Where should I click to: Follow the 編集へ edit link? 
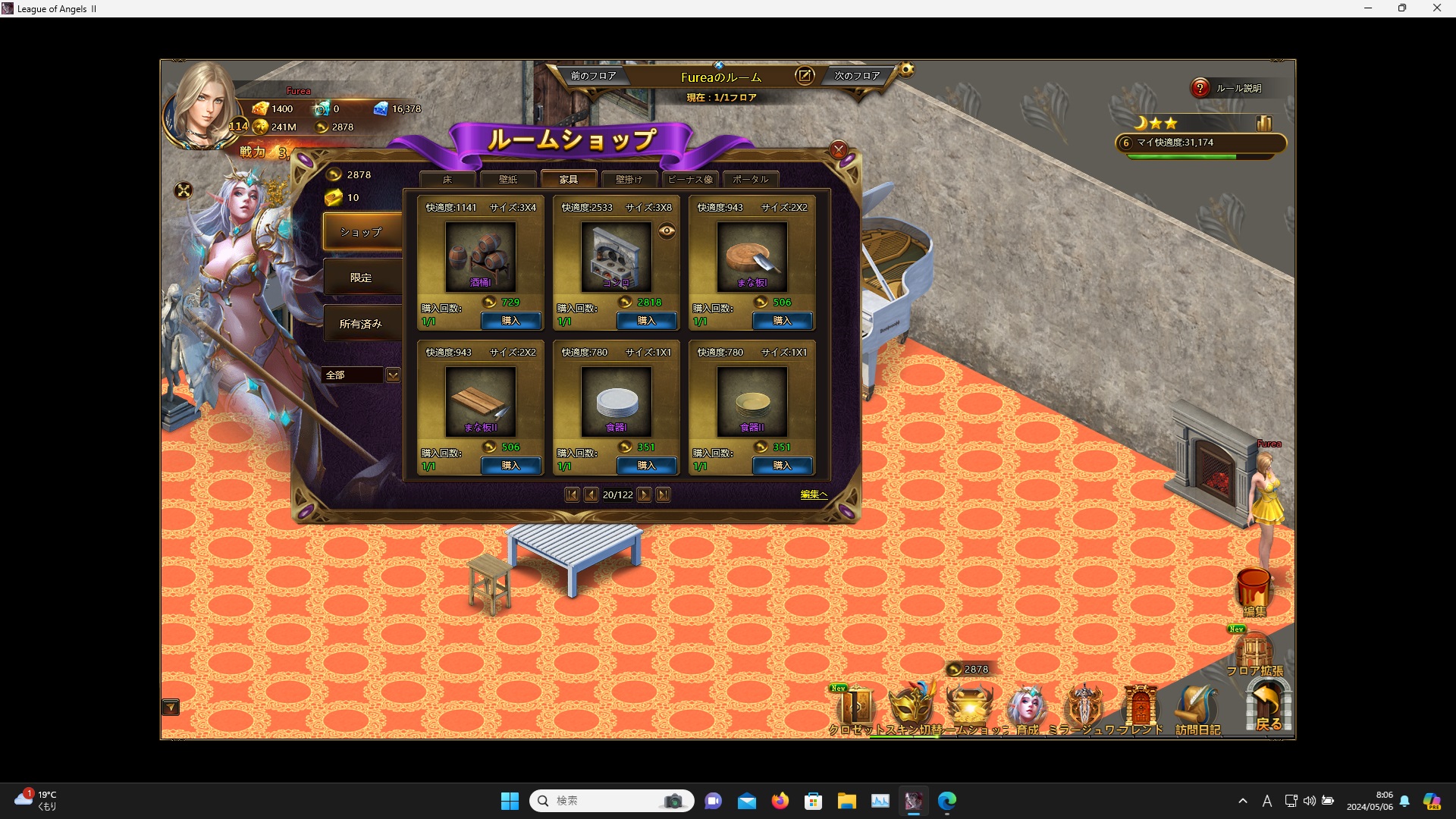[x=813, y=494]
